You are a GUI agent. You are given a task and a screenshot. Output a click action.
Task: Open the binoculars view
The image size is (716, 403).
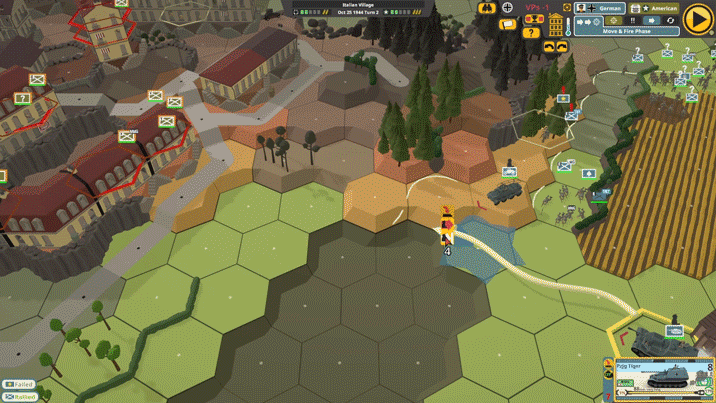click(x=487, y=8)
